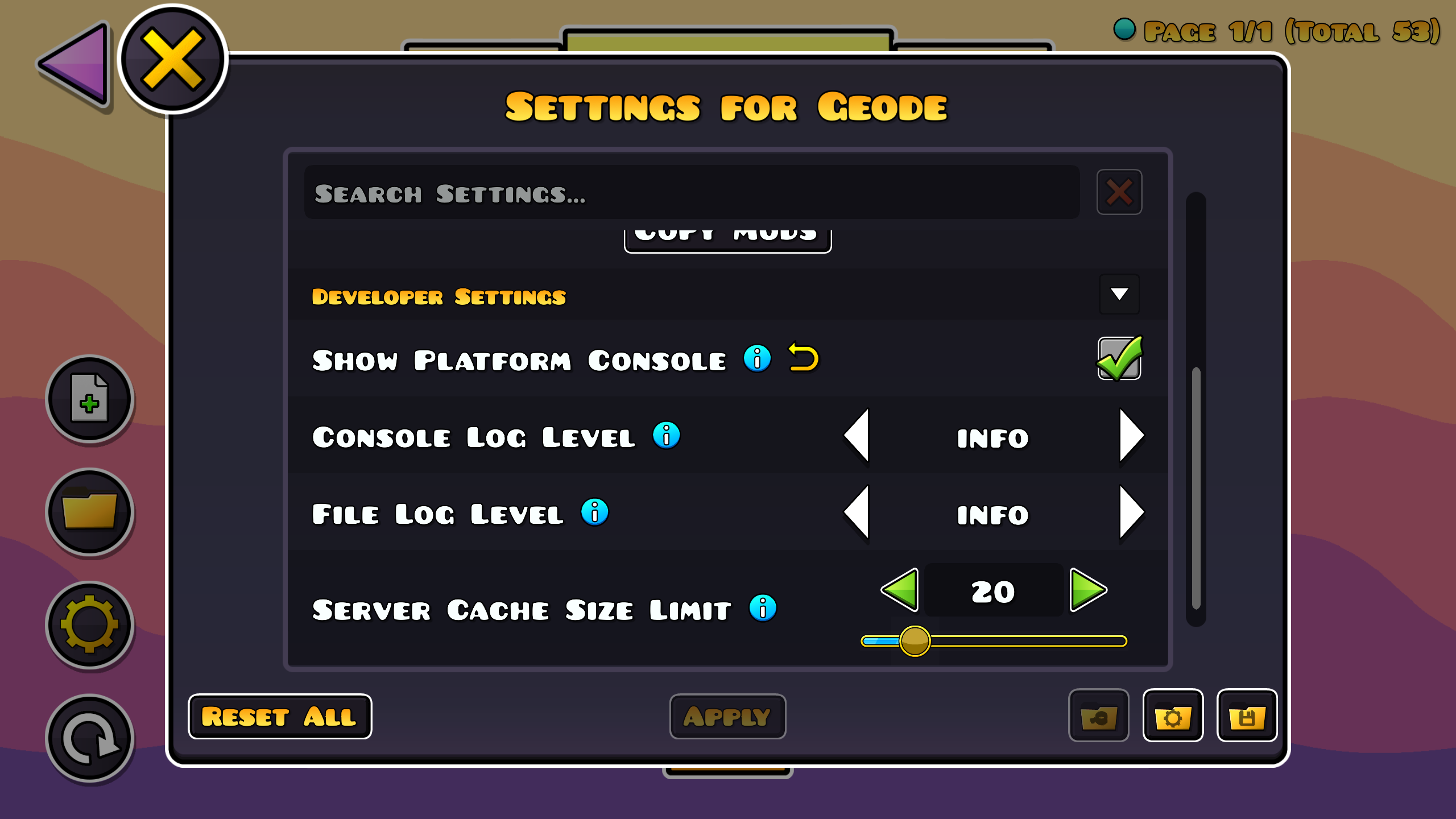1456x819 pixels.
Task: Click the info icon beside Show Platform Console
Action: [757, 359]
